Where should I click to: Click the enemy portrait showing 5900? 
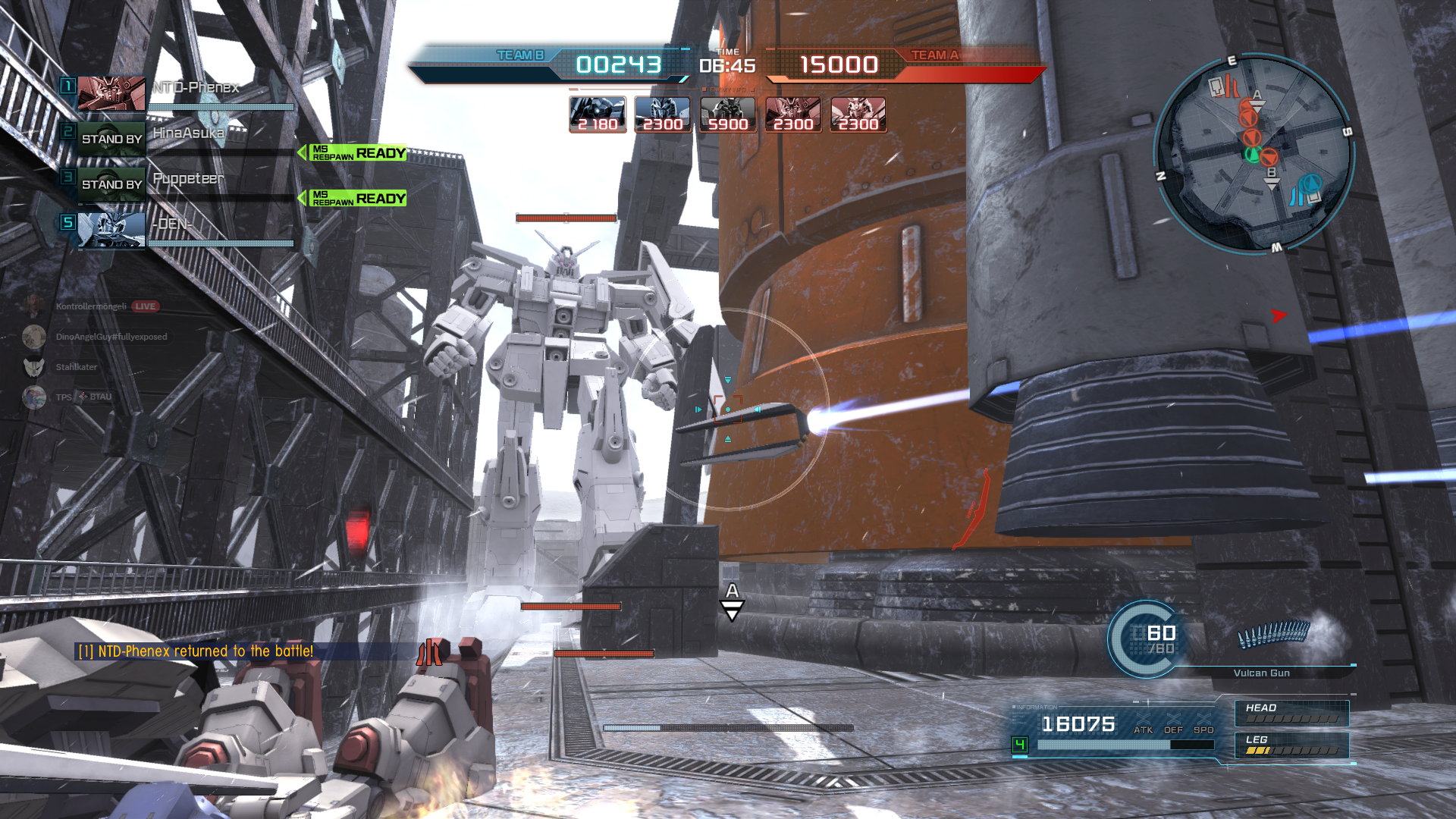728,115
